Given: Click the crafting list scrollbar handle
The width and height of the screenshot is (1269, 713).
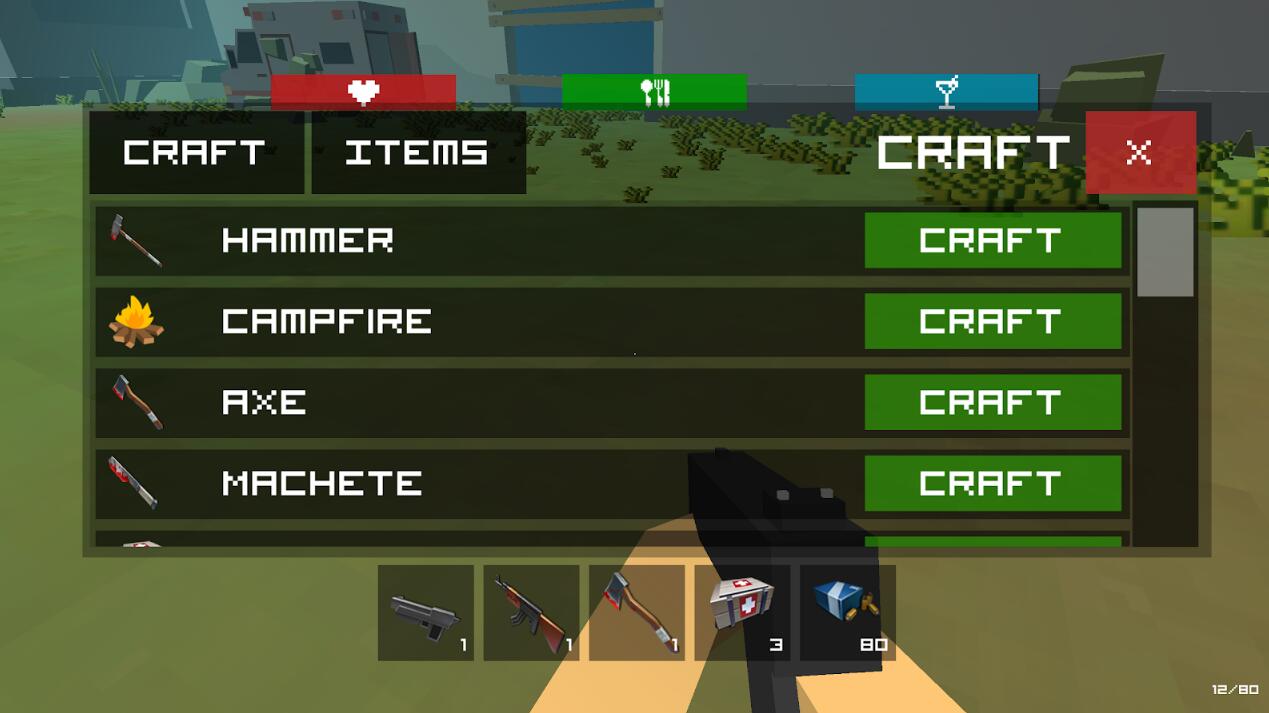Looking at the screenshot, I should click(x=1165, y=252).
